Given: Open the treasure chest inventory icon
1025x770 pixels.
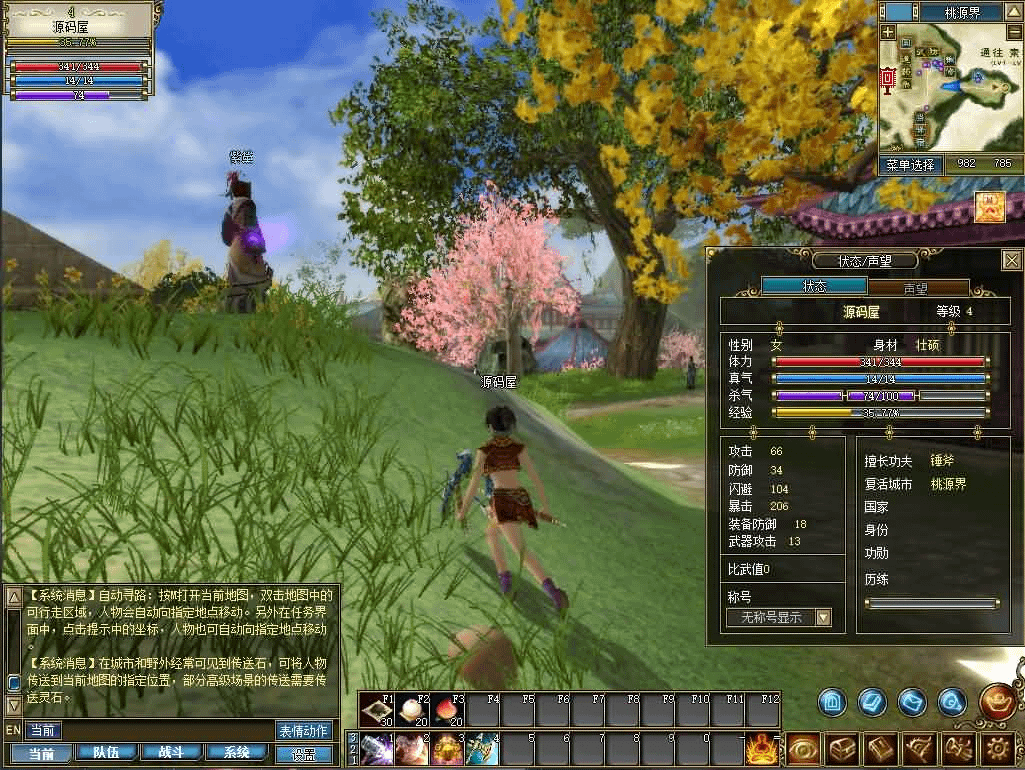Looking at the screenshot, I should (843, 749).
